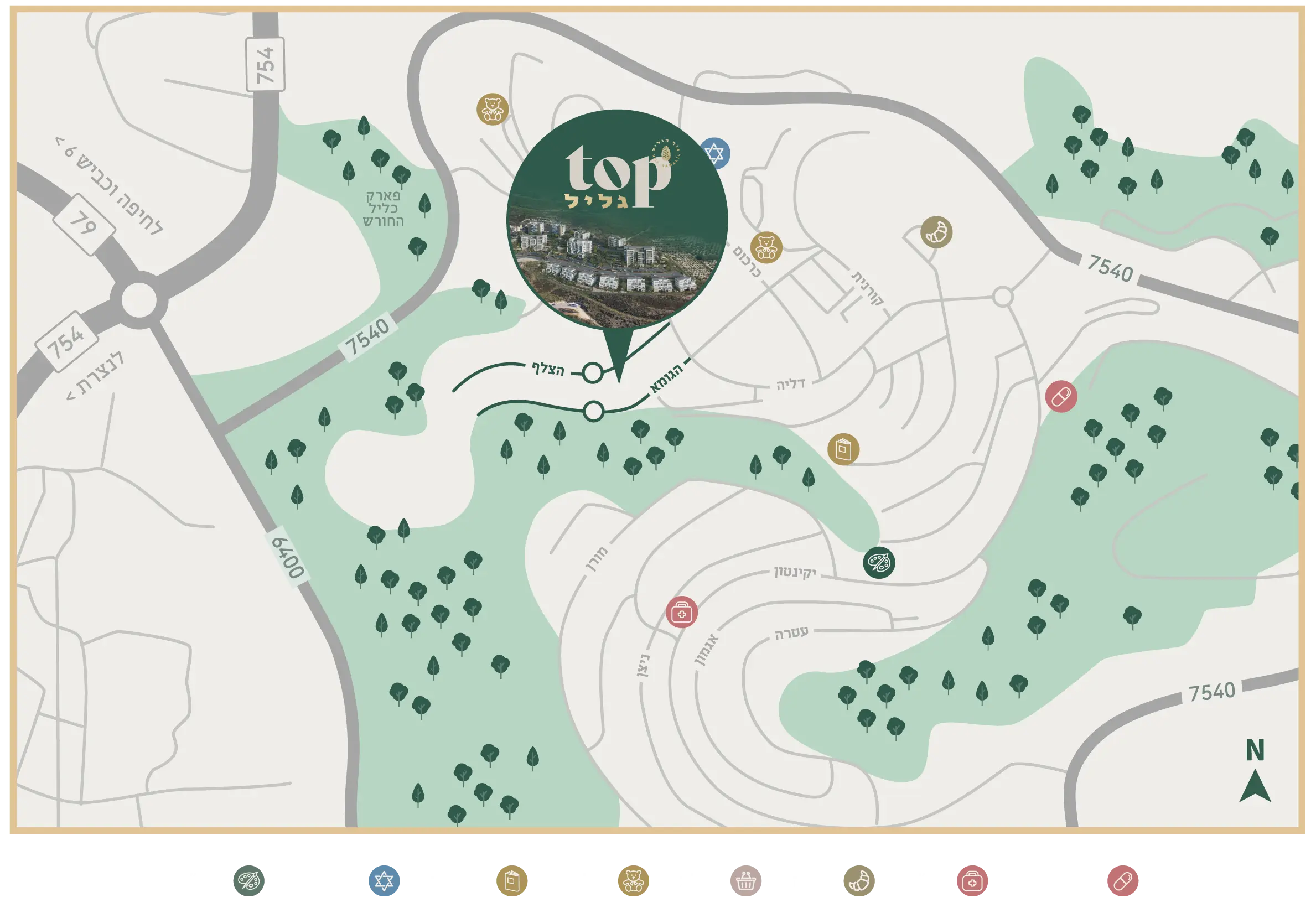Screen dimensions: 1316x918
Task: Open the Top Galil project pin on the map
Action: point(617,221)
